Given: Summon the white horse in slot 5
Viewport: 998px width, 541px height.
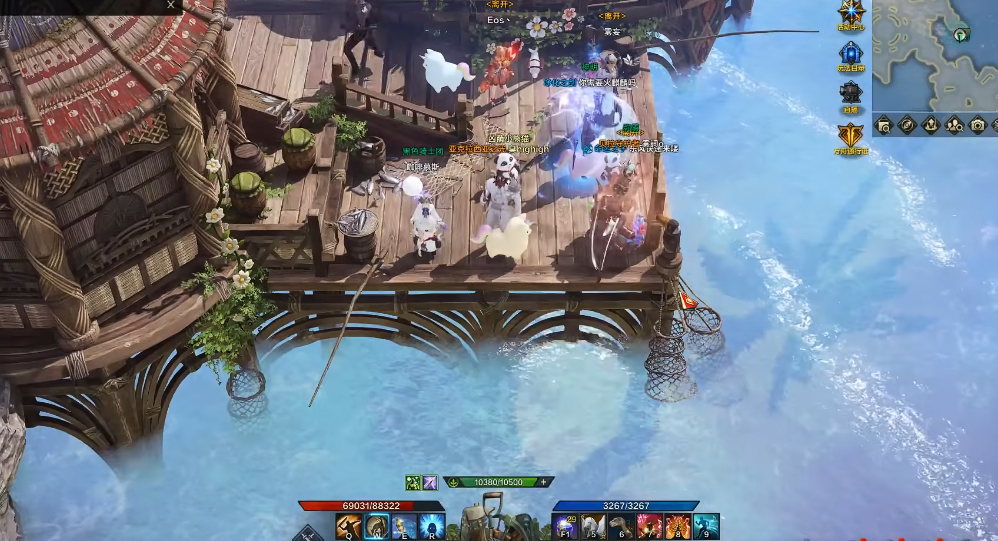Looking at the screenshot, I should point(594,526).
